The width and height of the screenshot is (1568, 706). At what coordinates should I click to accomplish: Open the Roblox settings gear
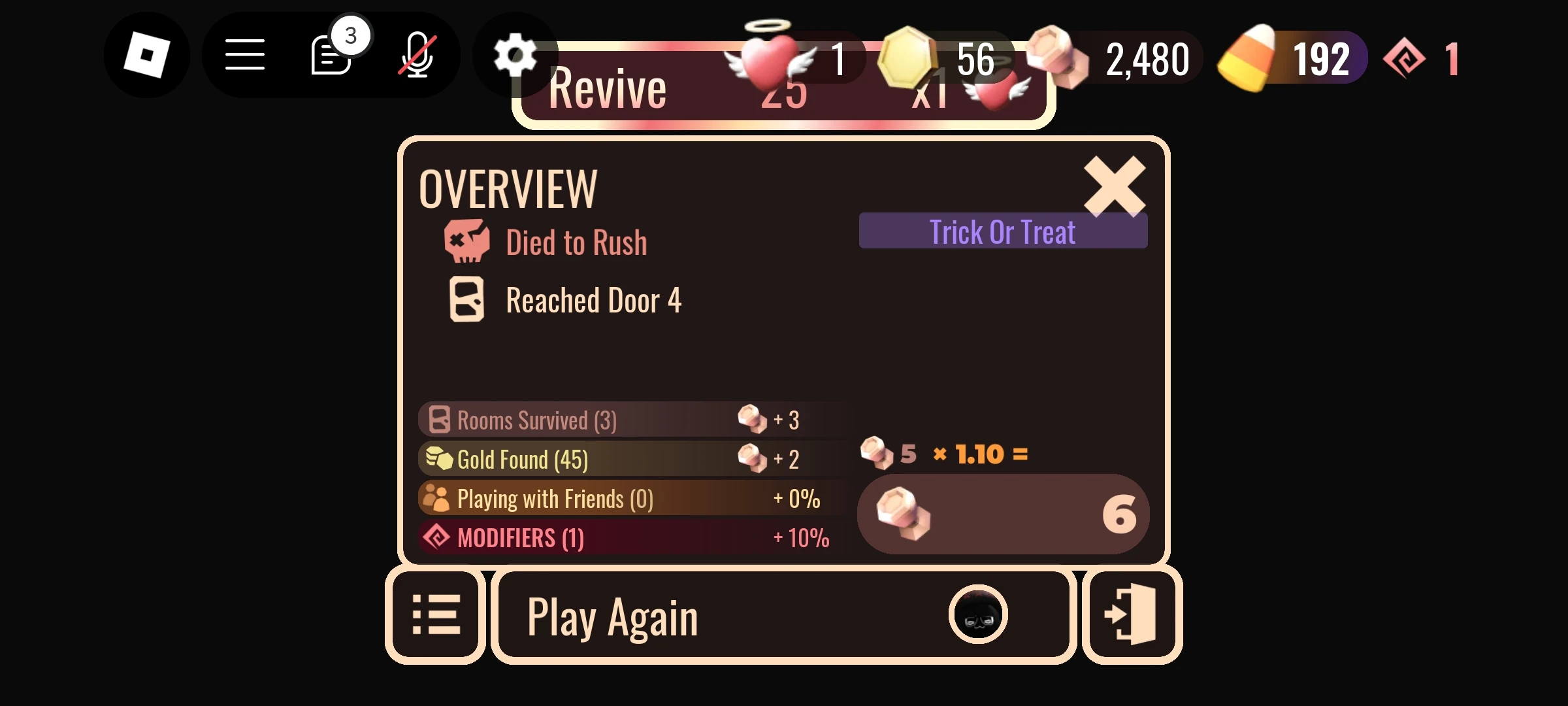point(516,56)
